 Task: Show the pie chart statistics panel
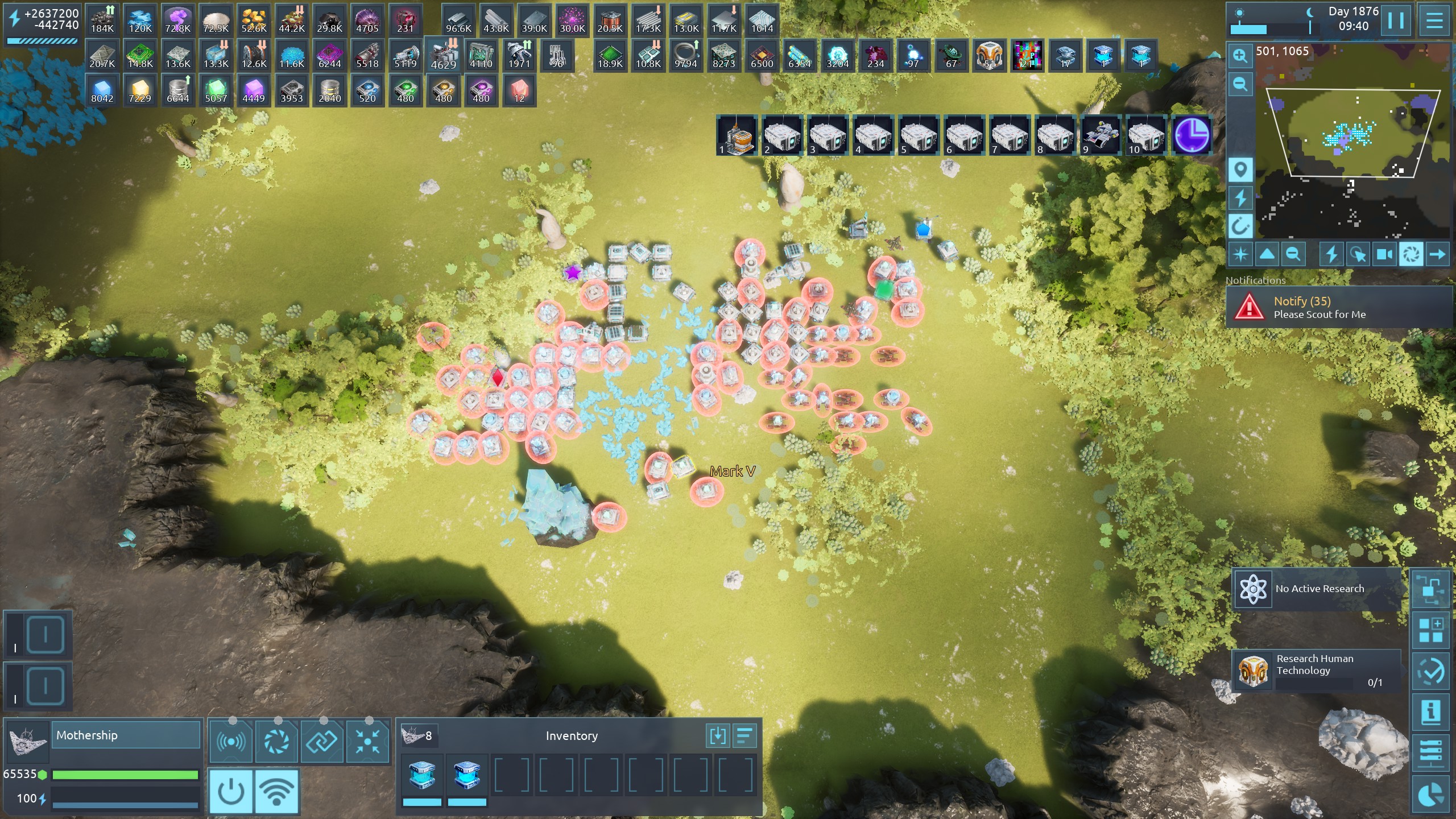pos(1431,794)
